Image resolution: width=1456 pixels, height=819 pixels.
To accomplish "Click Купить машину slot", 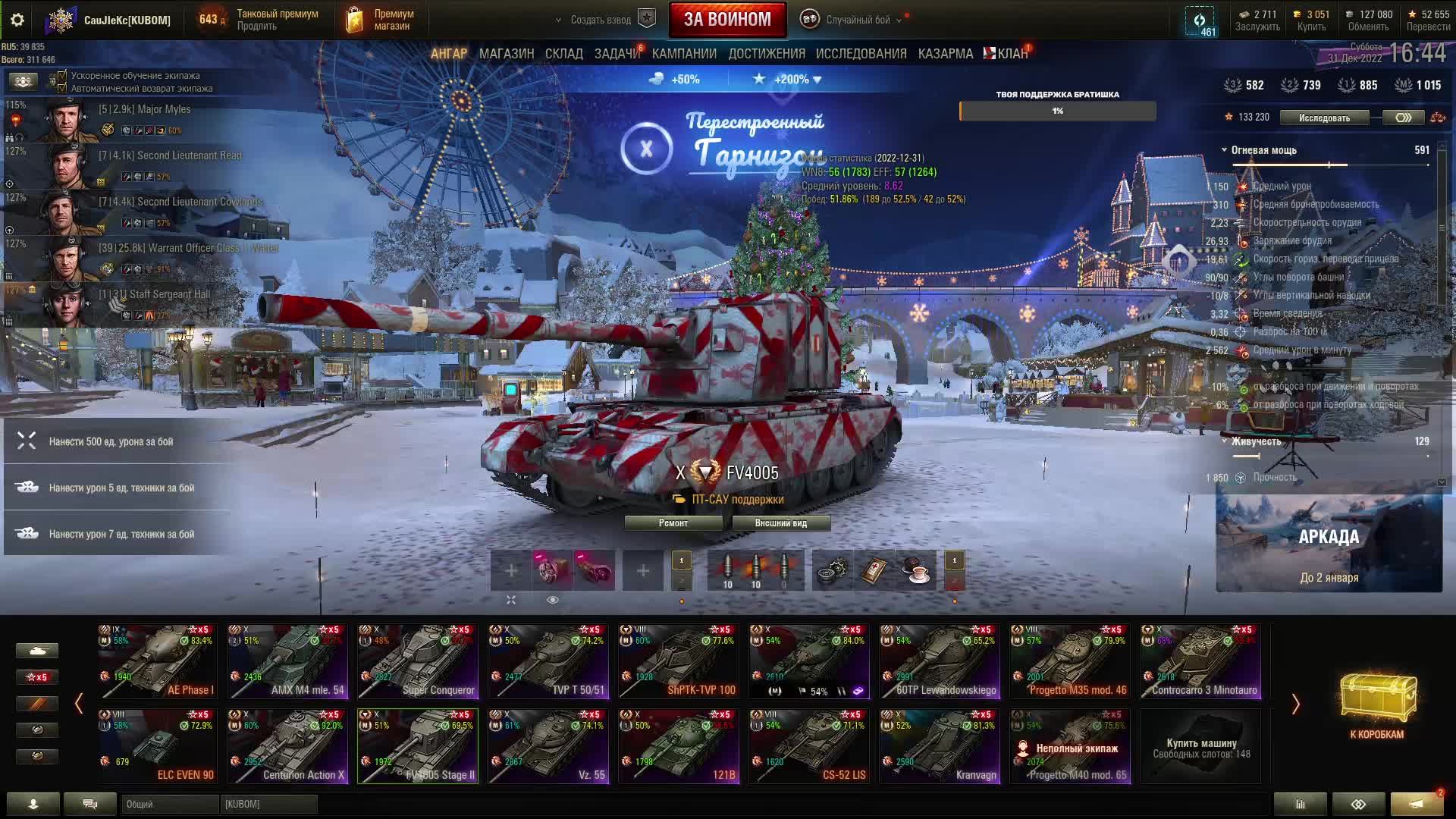I will pyautogui.click(x=1200, y=747).
